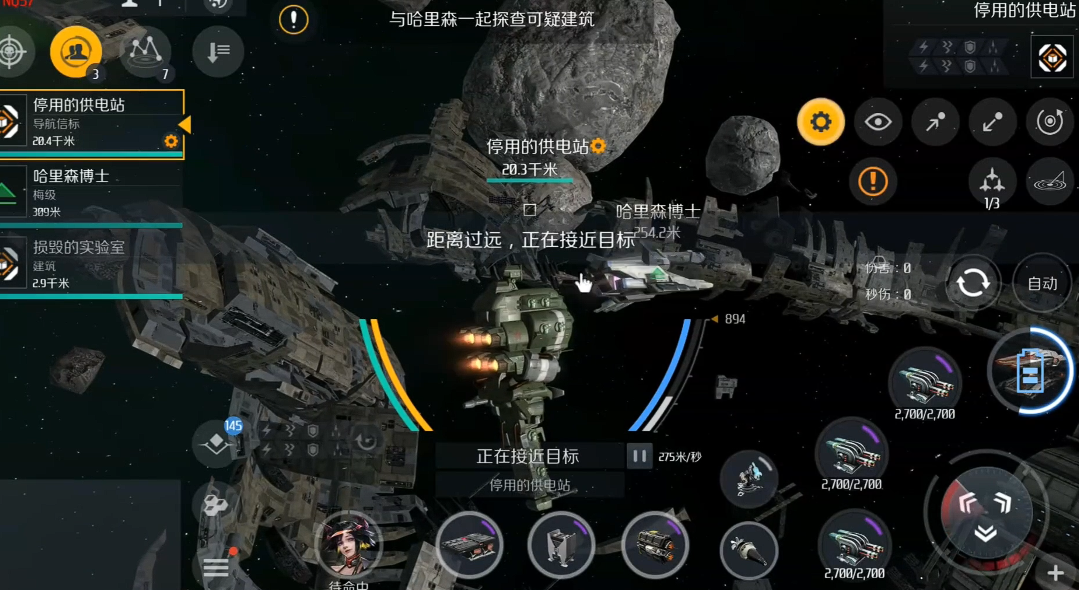Toggle the download-arrow list sort button
Screen dimensions: 1079x590
pos(218,50)
